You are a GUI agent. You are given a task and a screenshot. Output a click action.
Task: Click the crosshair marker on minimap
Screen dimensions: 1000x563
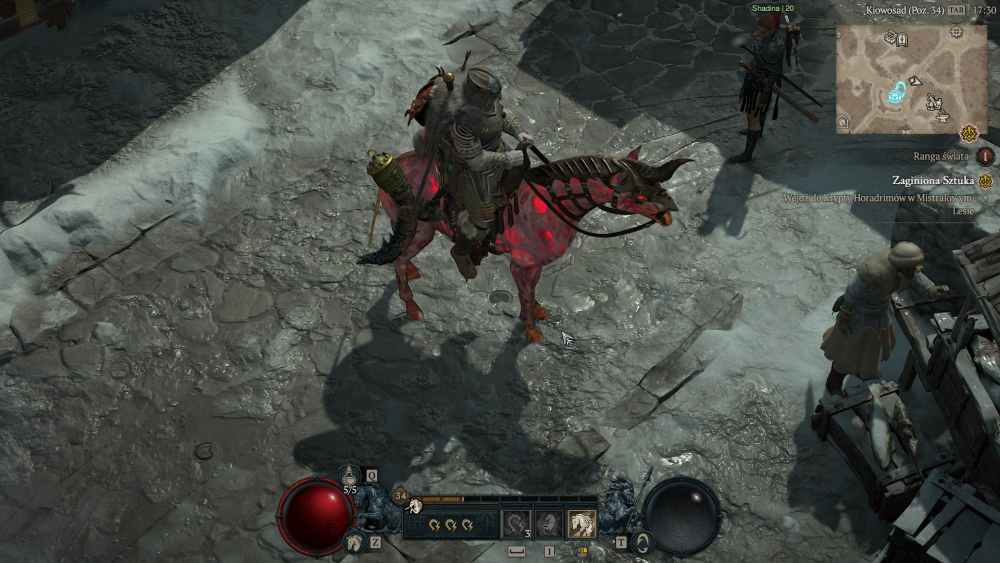(956, 32)
